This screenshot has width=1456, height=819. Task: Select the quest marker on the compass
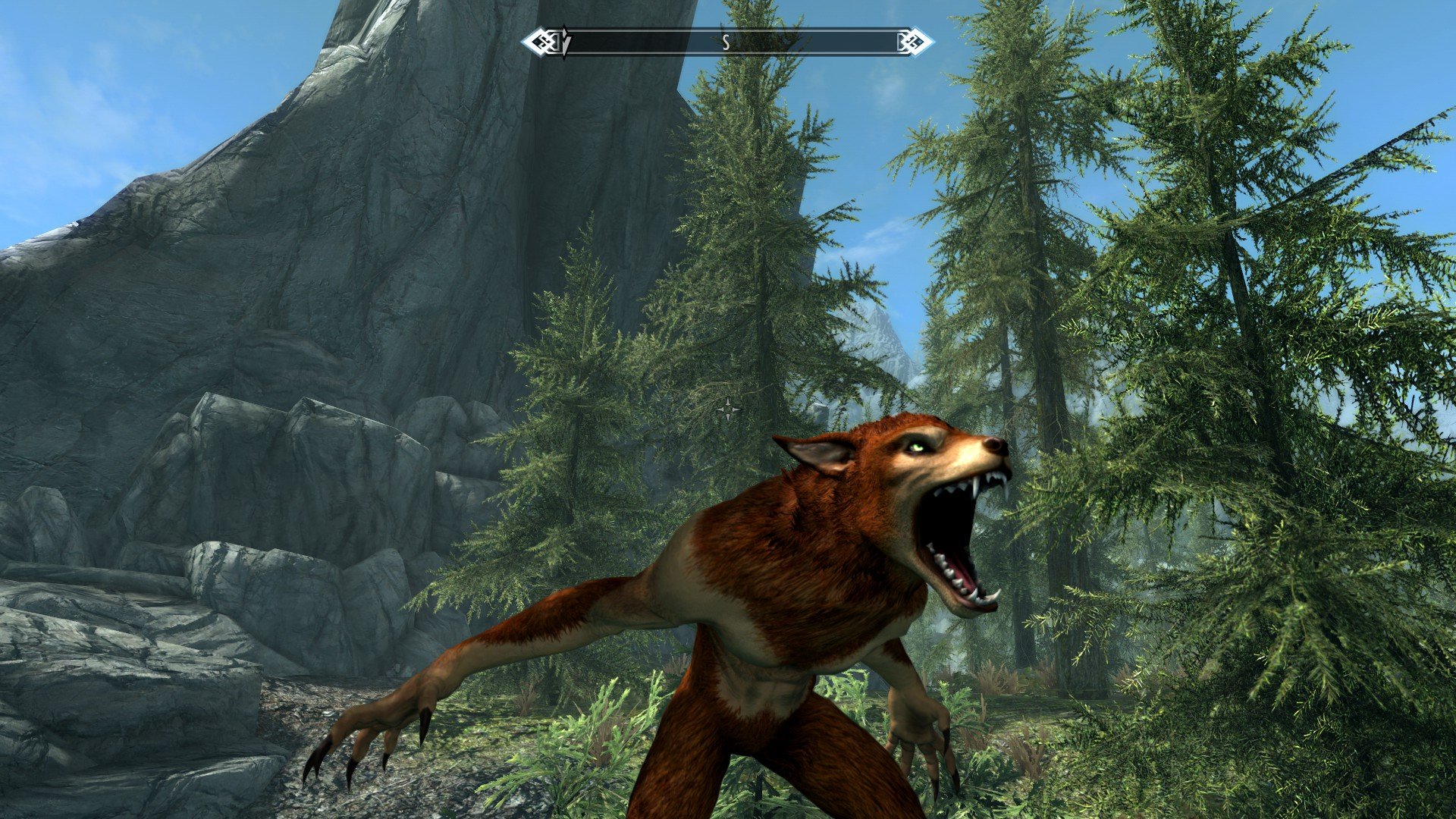pyautogui.click(x=563, y=42)
